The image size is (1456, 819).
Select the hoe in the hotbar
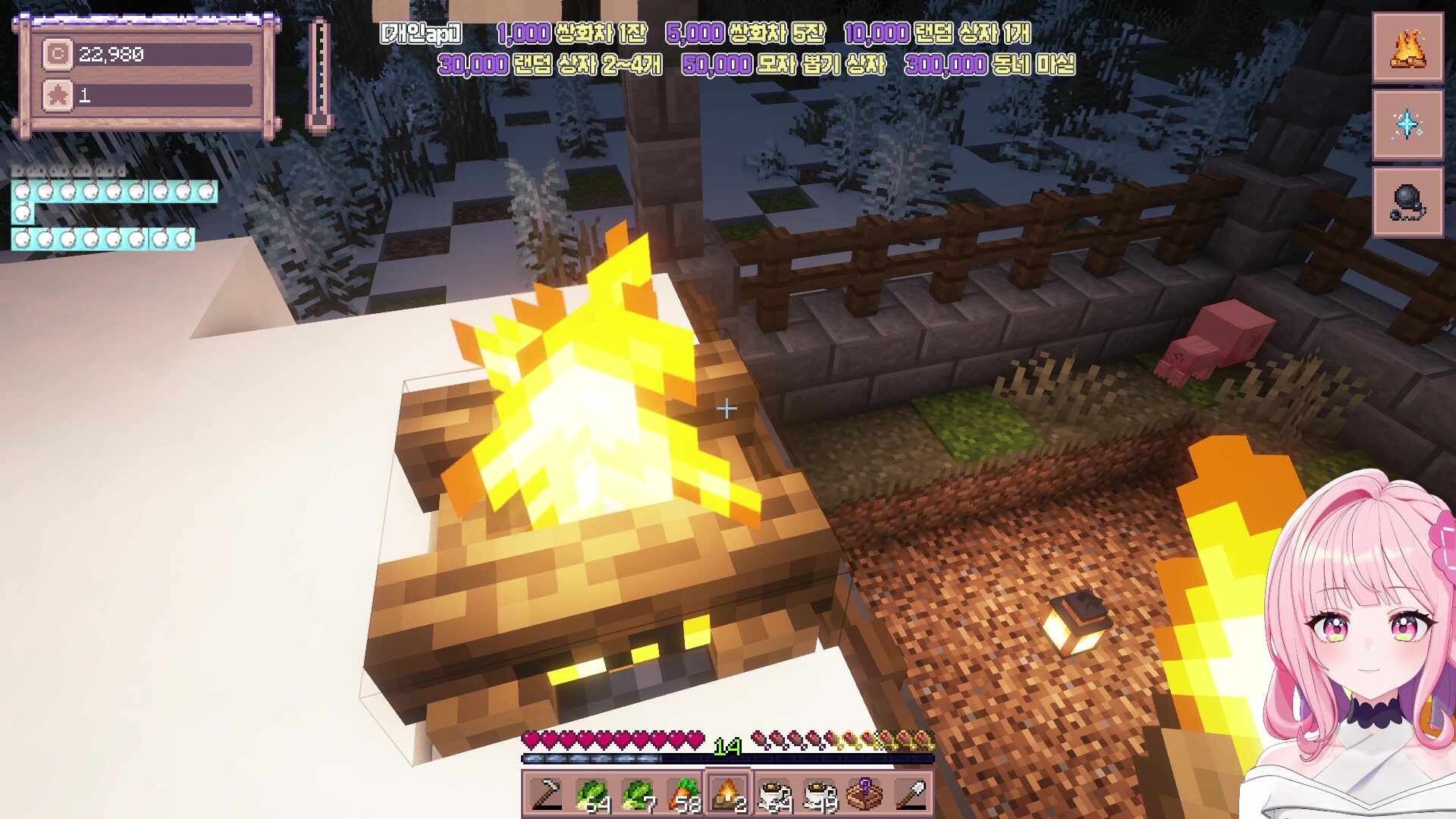coord(546,795)
